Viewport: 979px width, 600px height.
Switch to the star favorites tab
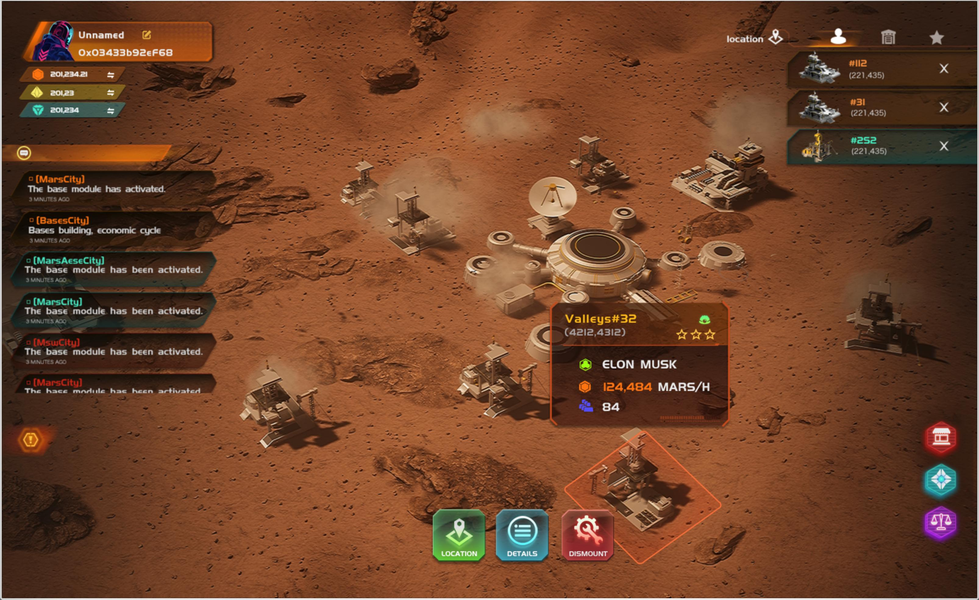tap(936, 37)
